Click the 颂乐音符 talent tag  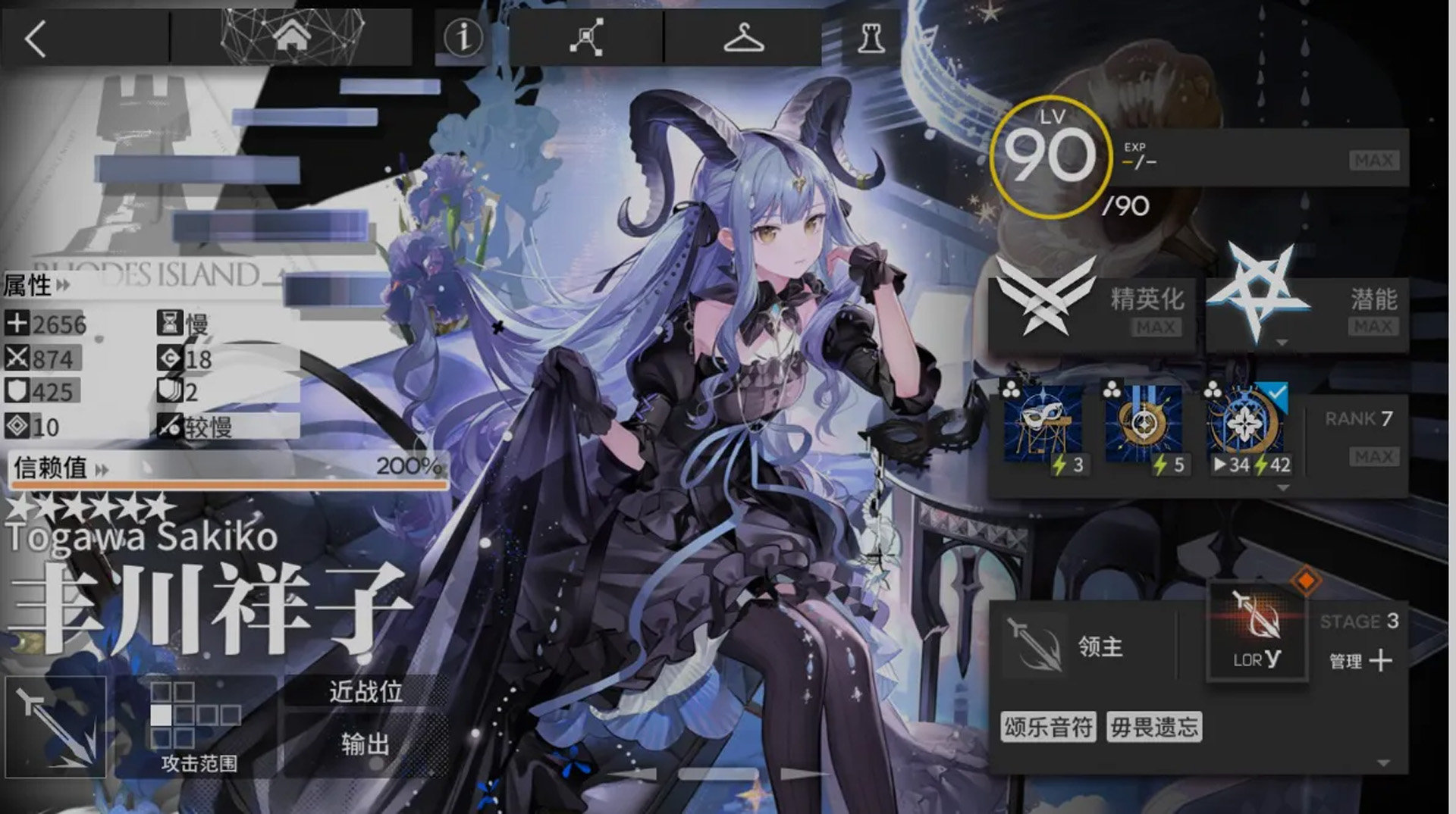tap(1048, 727)
